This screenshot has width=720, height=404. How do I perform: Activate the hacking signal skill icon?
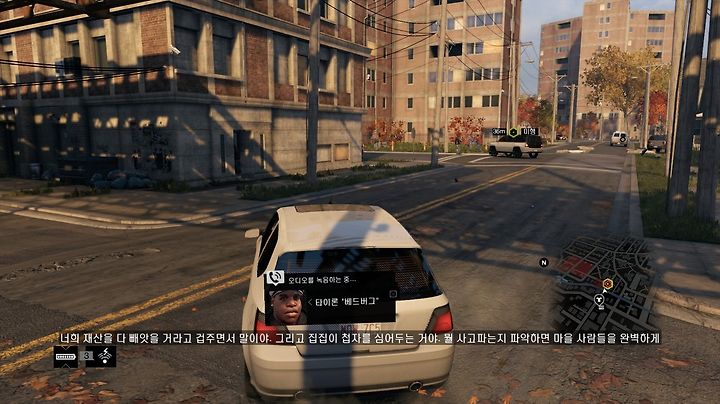coord(104,356)
